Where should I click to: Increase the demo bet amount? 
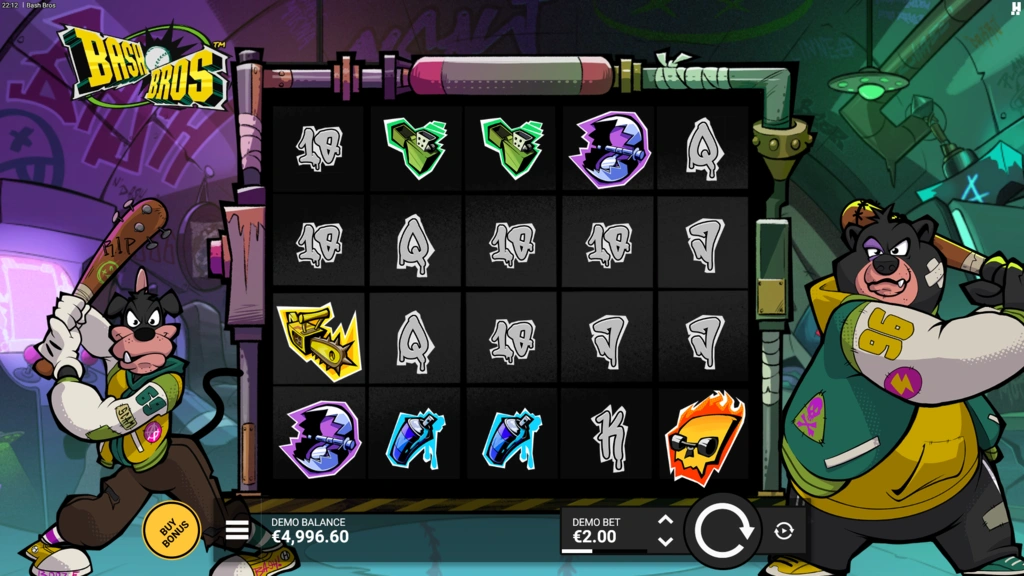666,520
